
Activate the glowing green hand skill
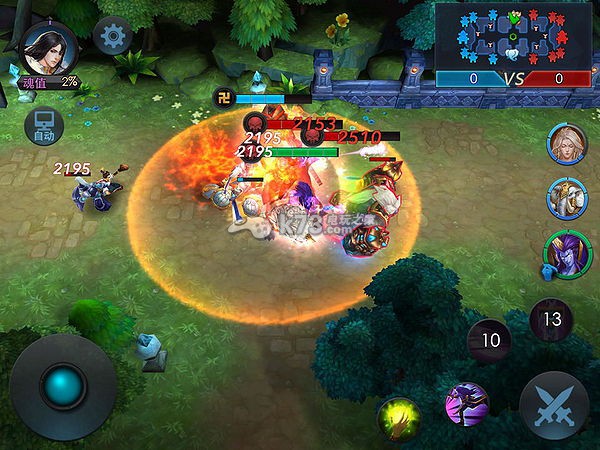tap(398, 417)
